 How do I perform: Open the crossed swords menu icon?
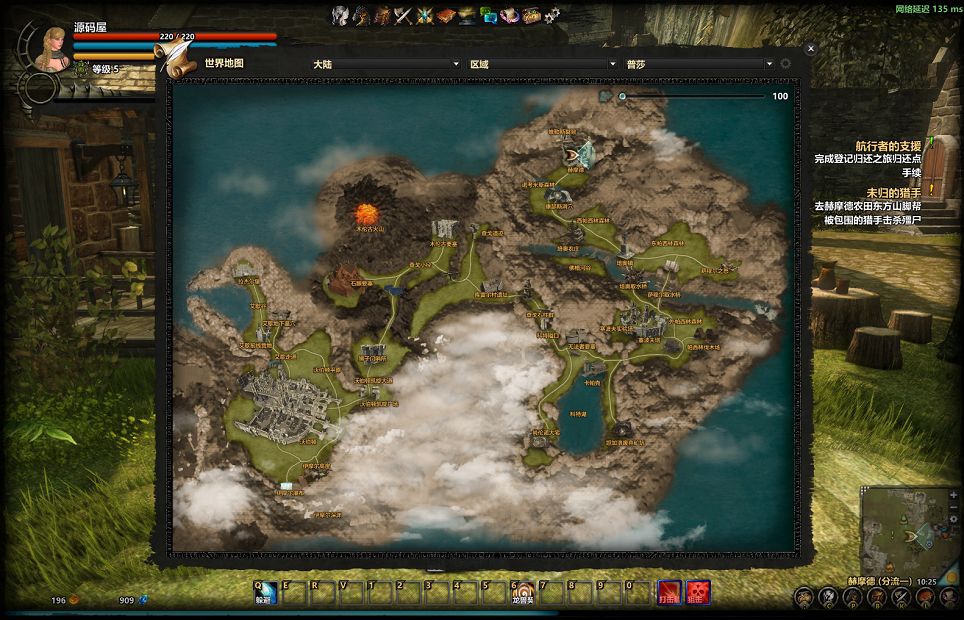pyautogui.click(x=403, y=15)
